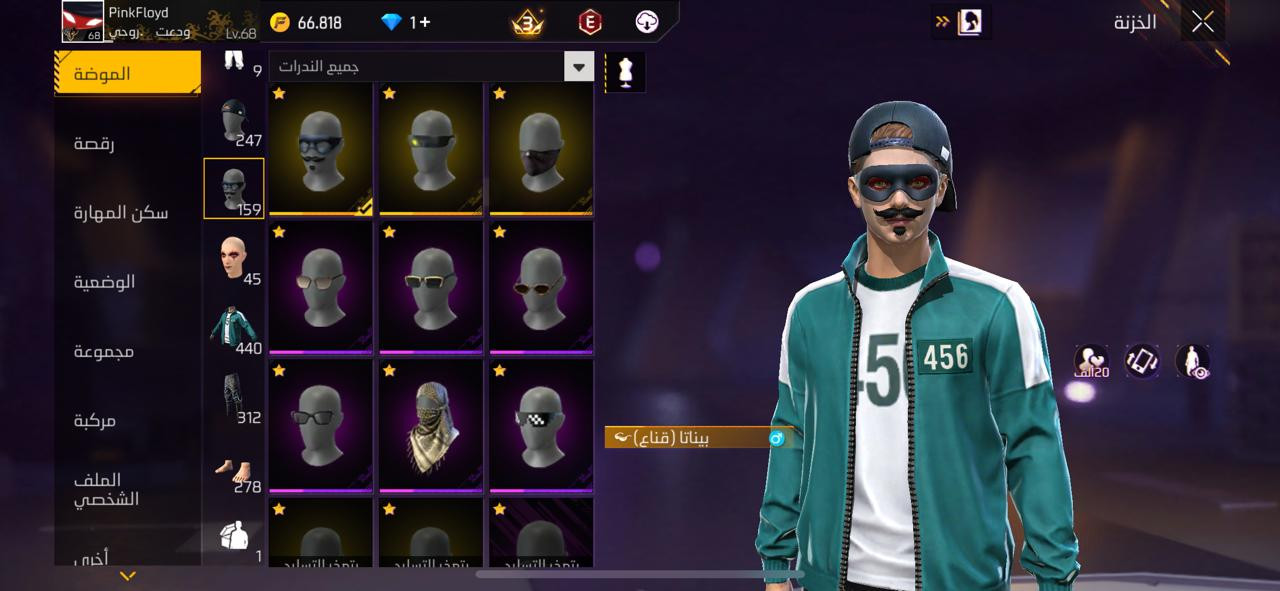Open the رقصة emote tab
Viewport: 1280px width, 591px height.
tap(95, 143)
